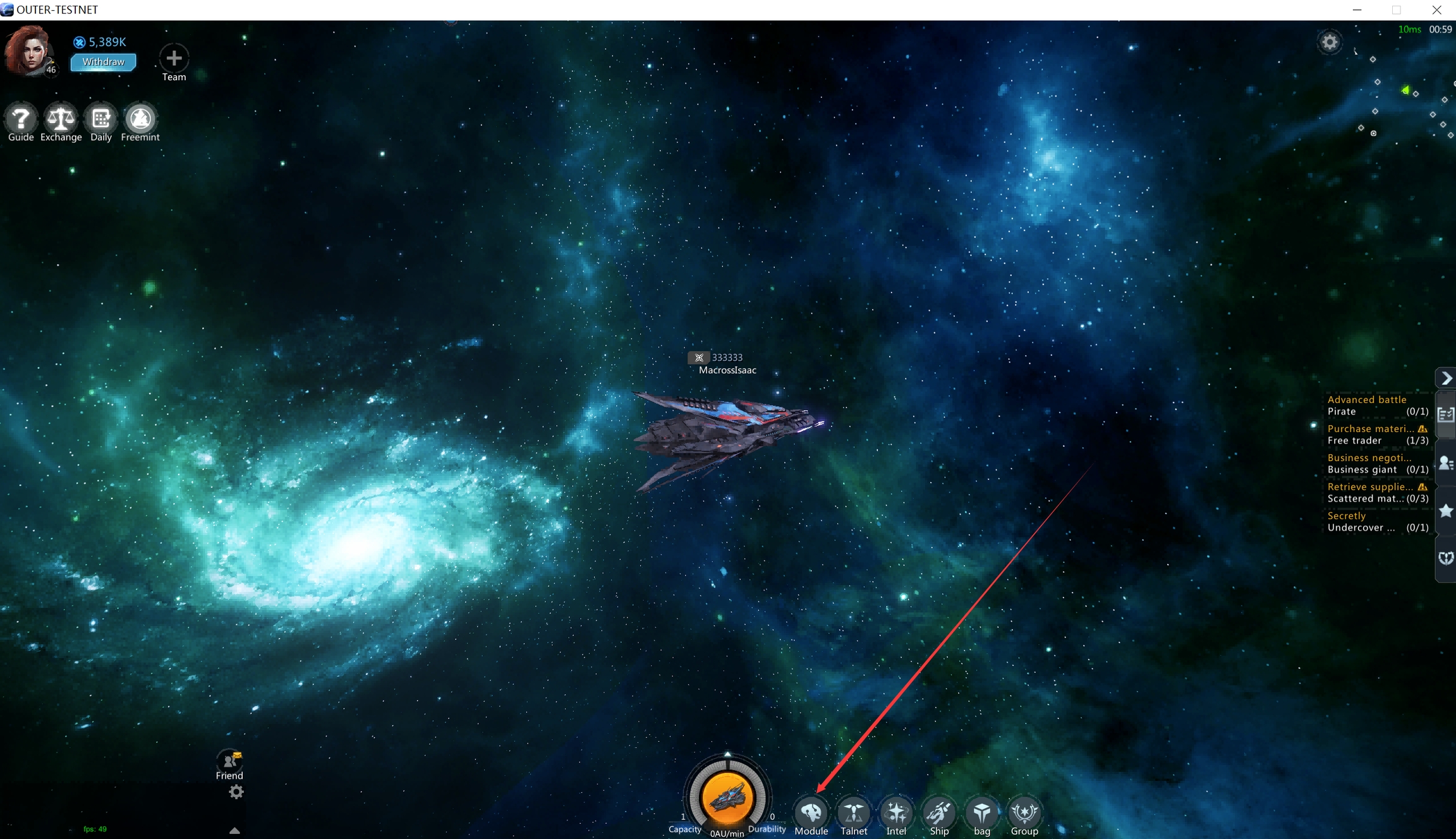Minimize the OUTER-TESTNET window
Image resolution: width=1456 pixels, height=839 pixels.
click(1357, 9)
